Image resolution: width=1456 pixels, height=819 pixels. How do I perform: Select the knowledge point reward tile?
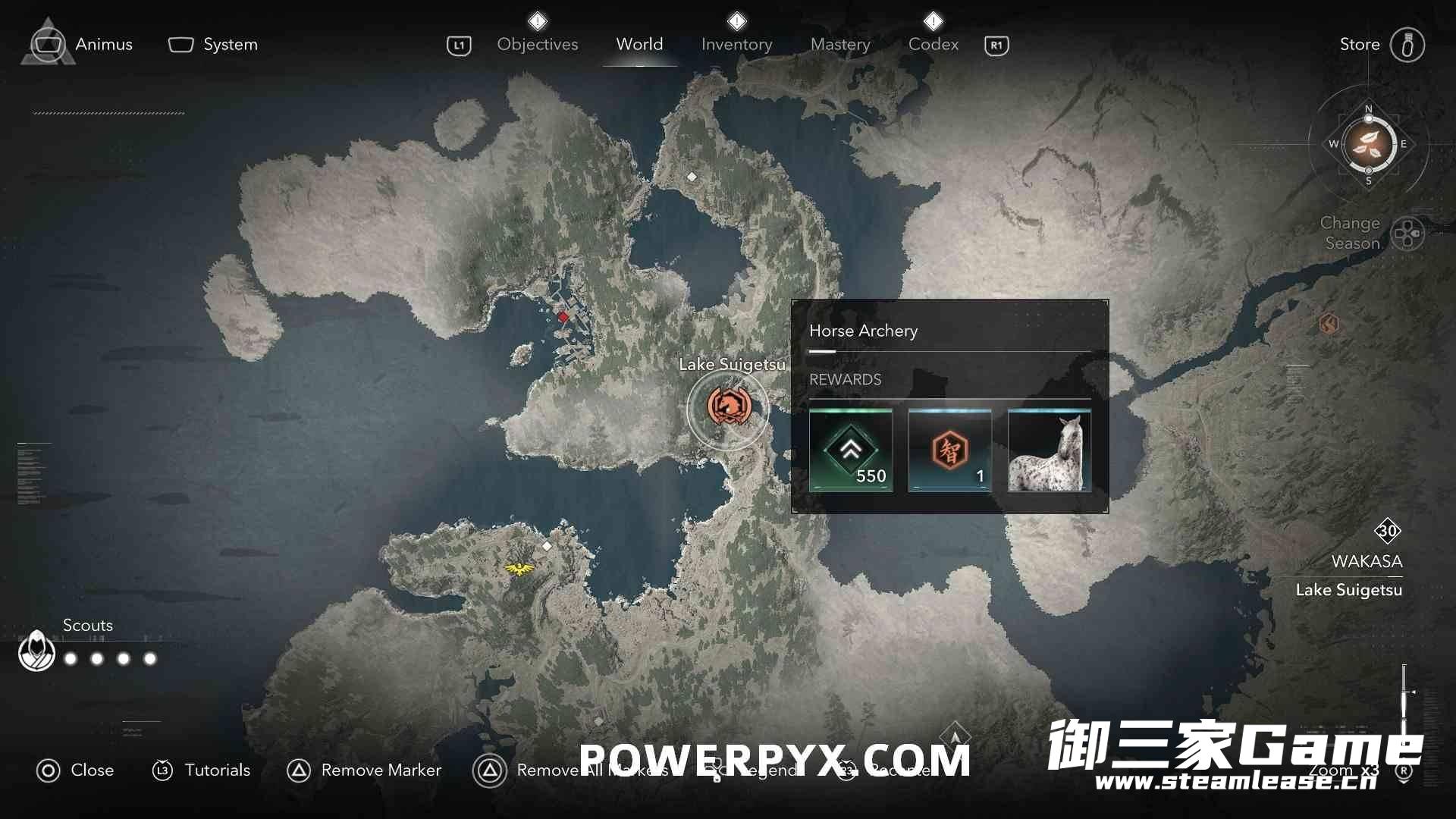point(949,450)
